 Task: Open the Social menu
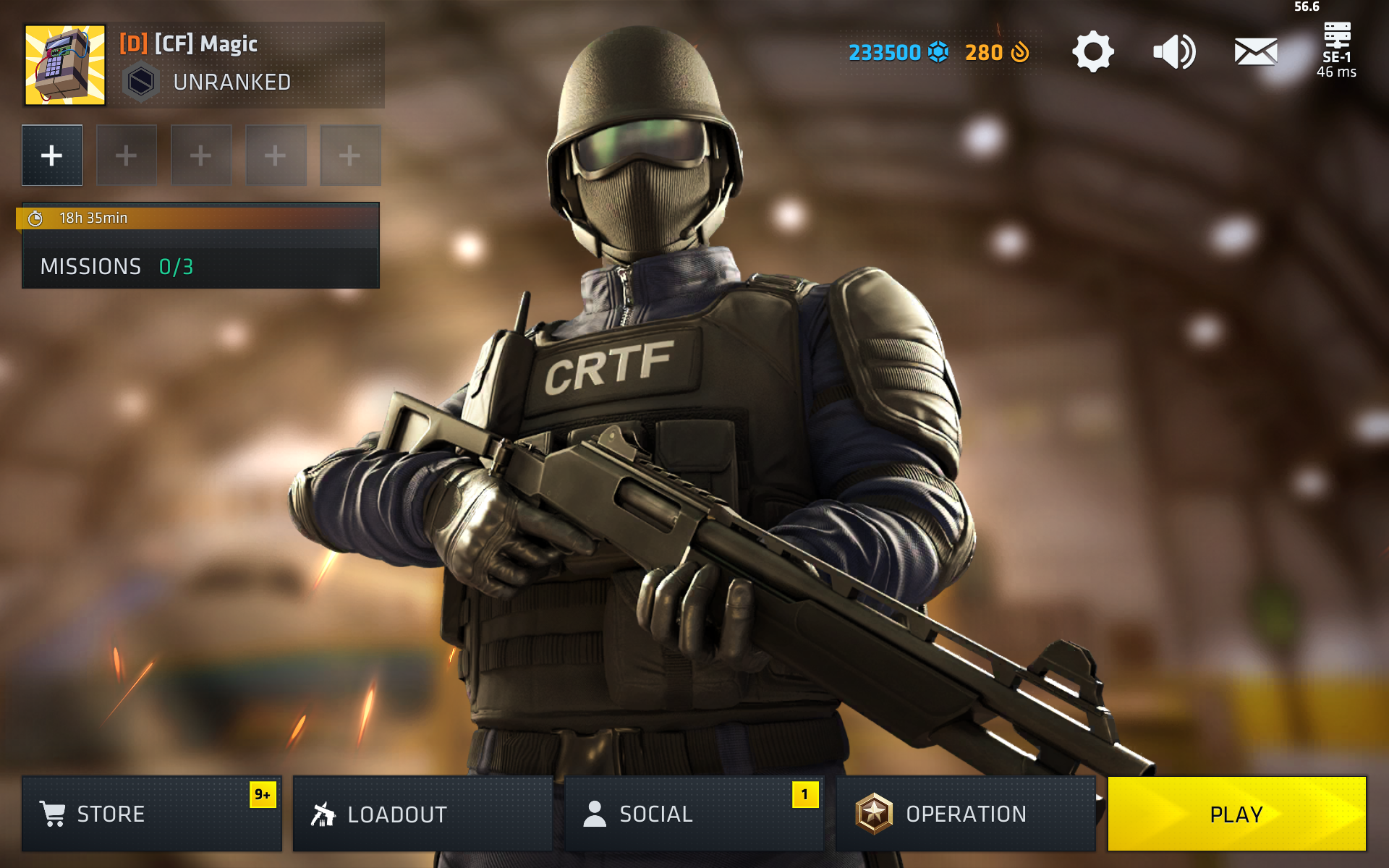694,814
